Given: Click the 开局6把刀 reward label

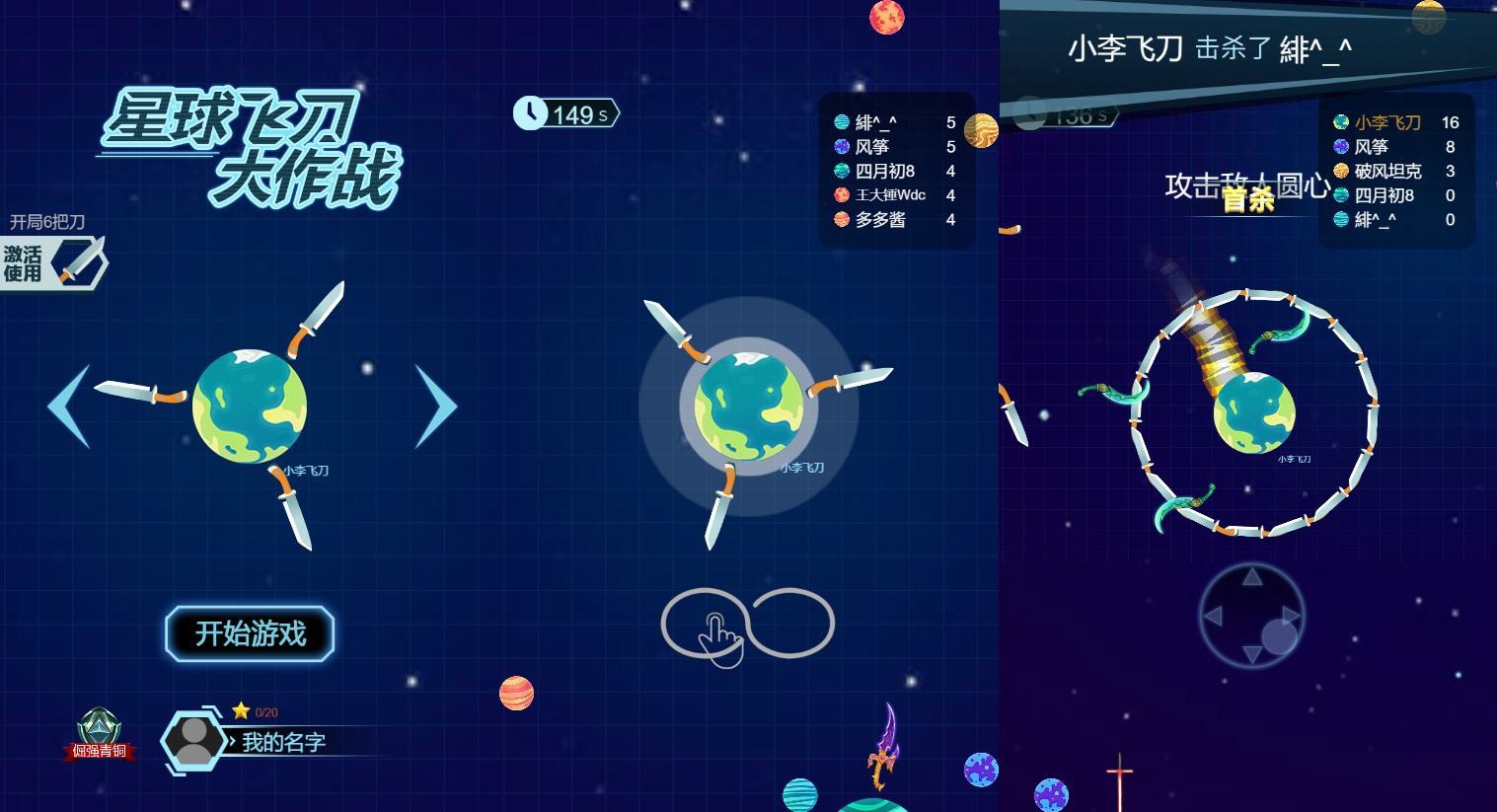Looking at the screenshot, I should point(47,222).
